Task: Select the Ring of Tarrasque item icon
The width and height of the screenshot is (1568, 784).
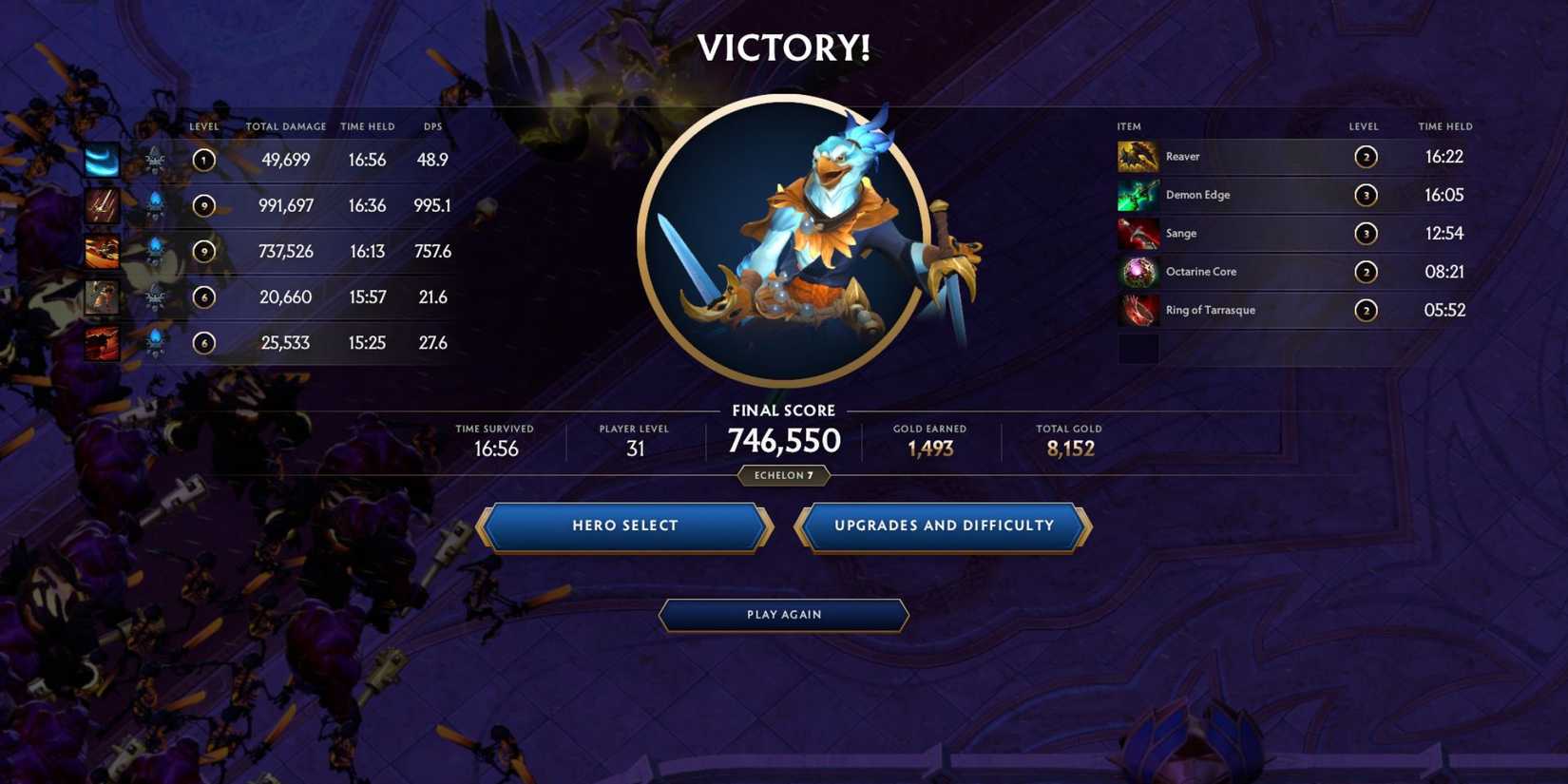Action: click(x=1137, y=310)
